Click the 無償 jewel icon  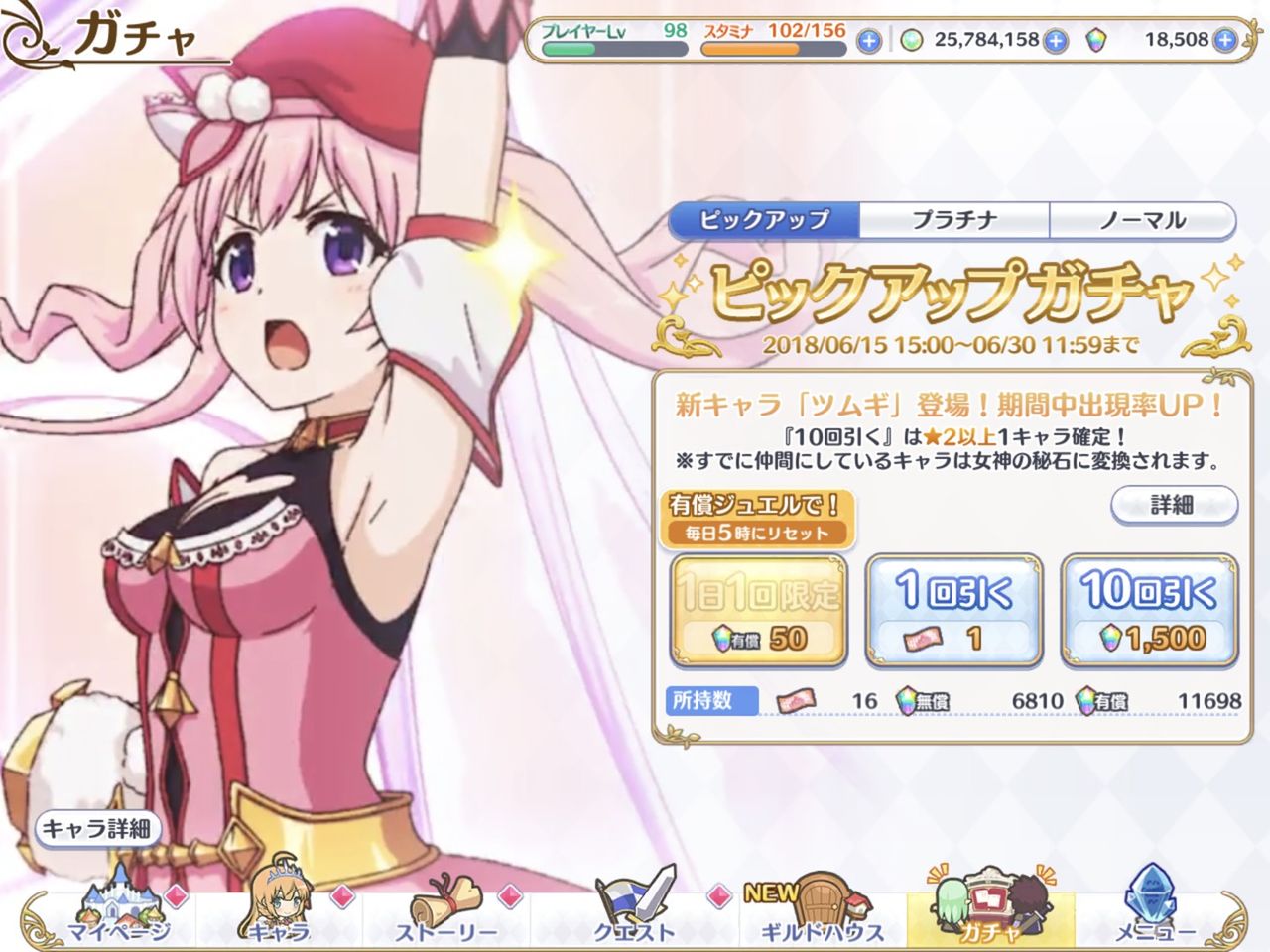905,699
